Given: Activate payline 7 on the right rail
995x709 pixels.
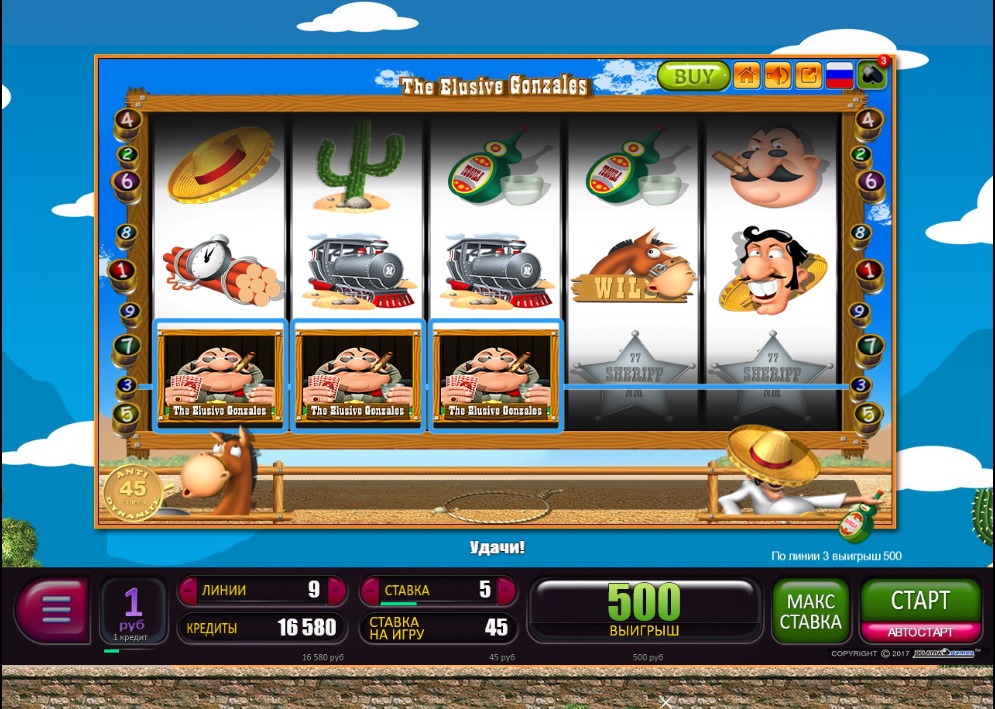Looking at the screenshot, I should tap(870, 347).
